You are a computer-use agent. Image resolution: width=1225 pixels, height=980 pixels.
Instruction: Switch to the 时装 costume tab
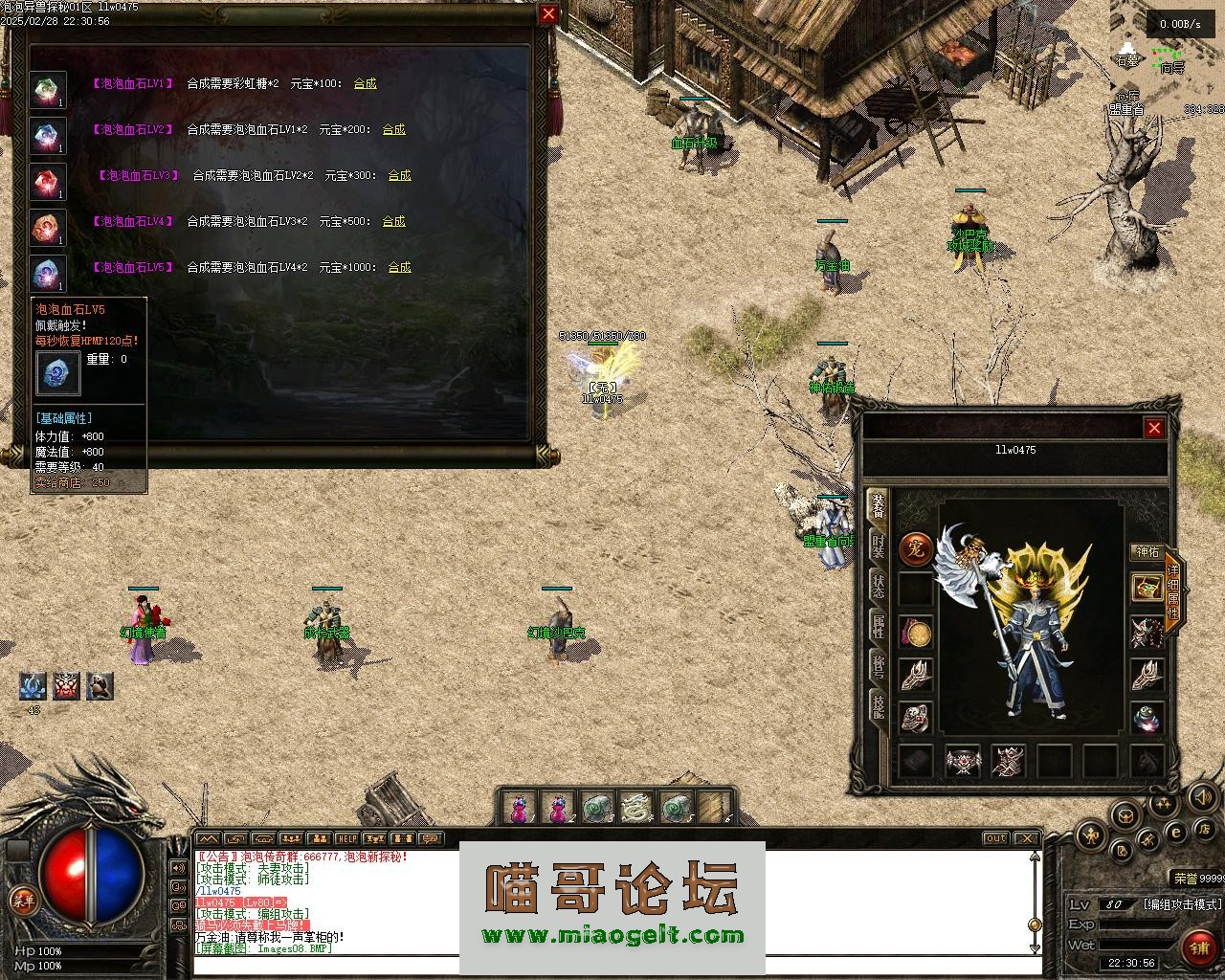tap(878, 546)
